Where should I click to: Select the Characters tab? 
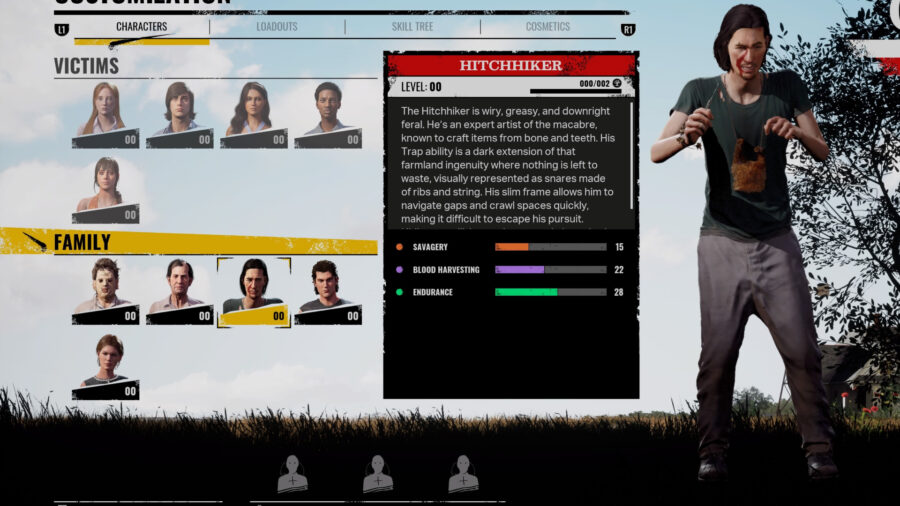coord(141,27)
